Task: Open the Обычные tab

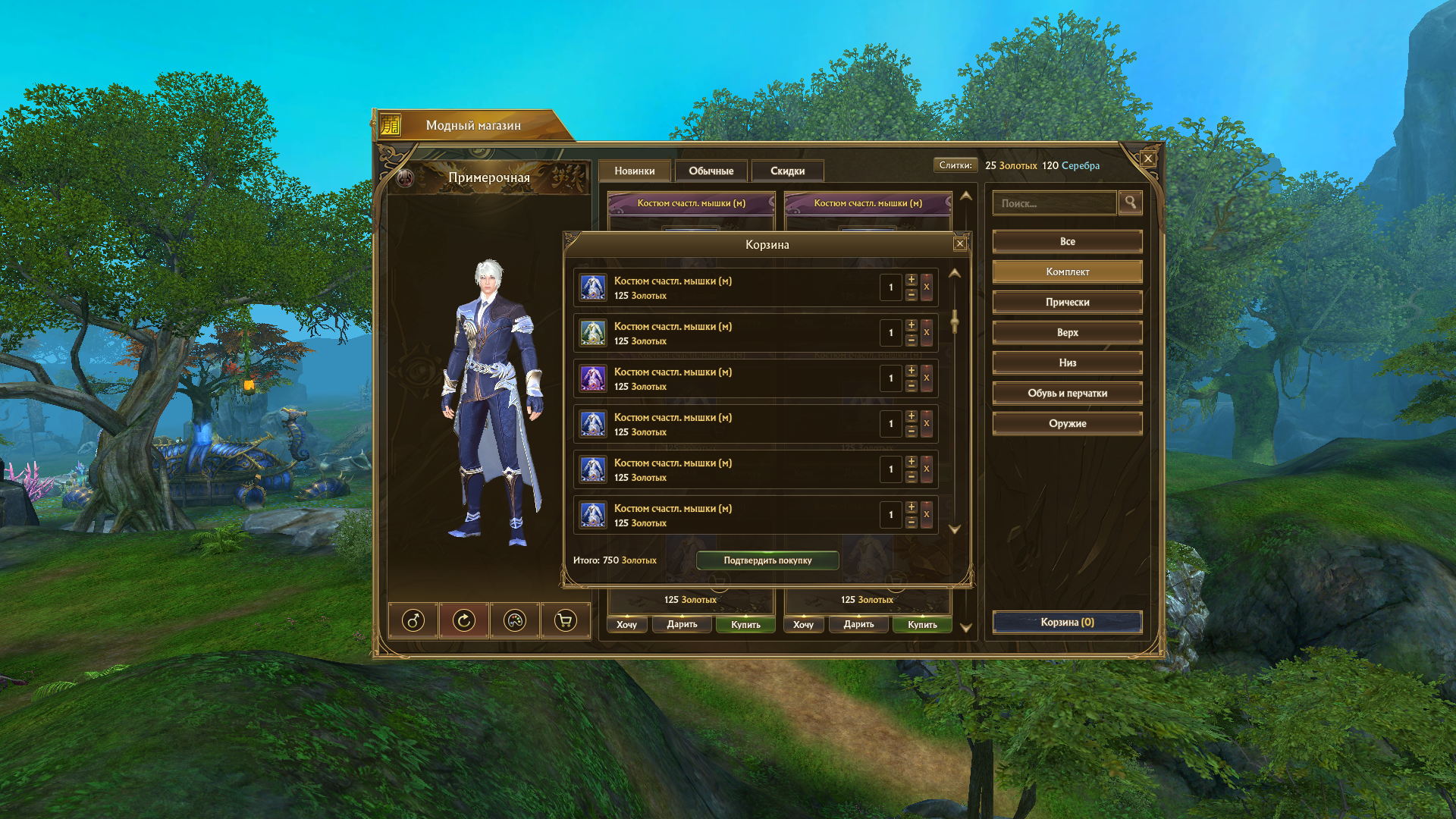Action: [711, 171]
